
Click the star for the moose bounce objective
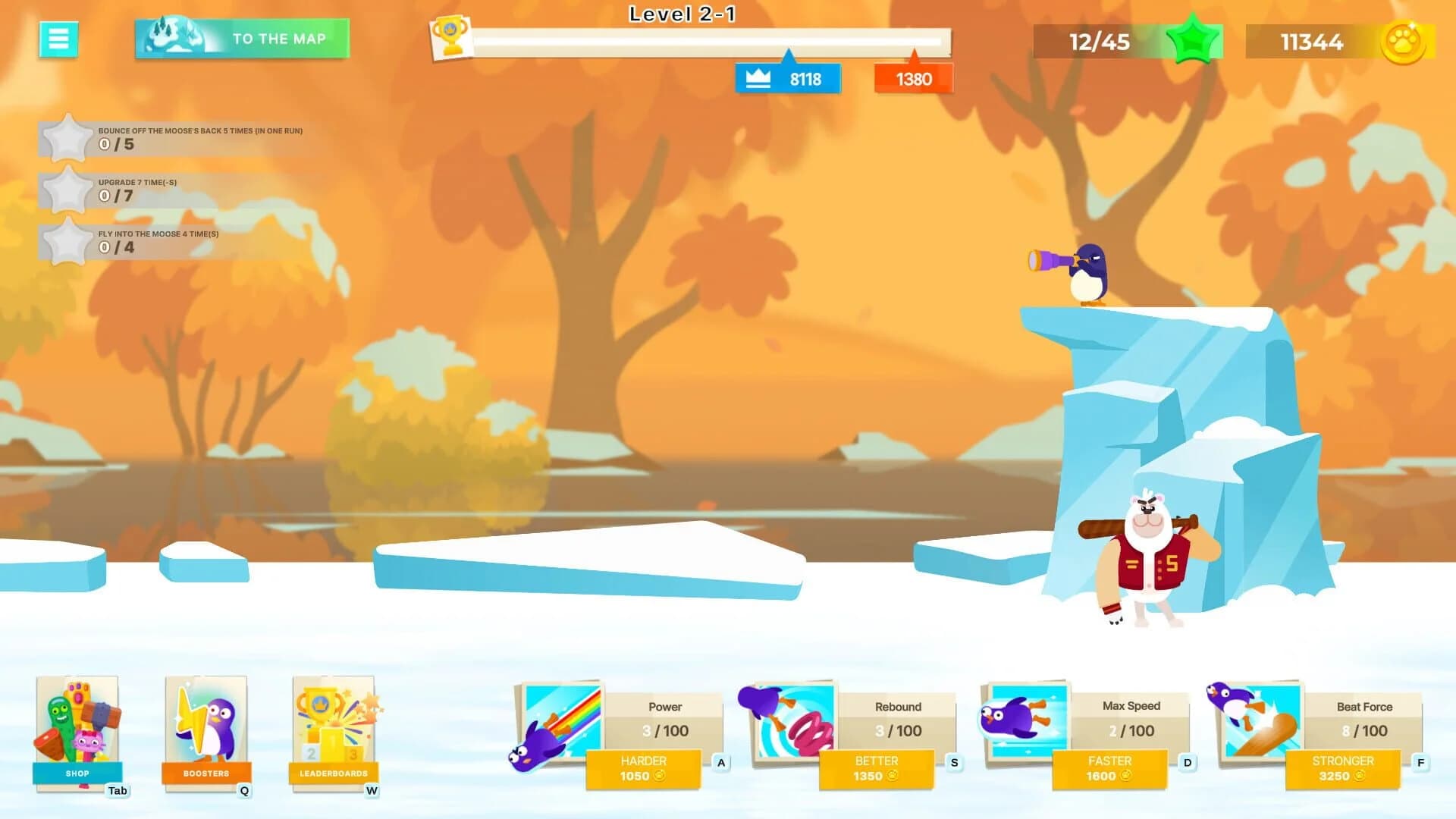click(67, 139)
